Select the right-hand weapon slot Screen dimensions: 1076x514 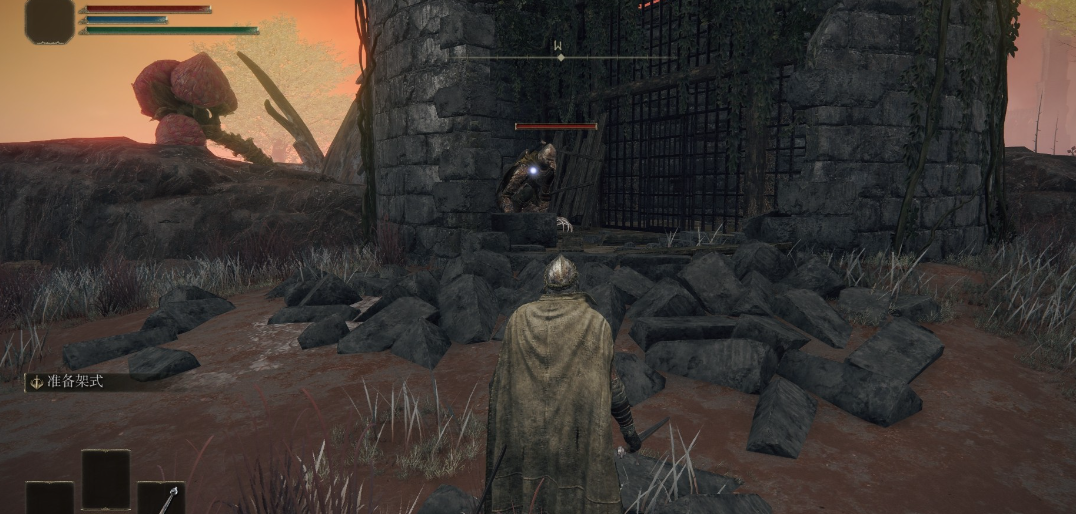click(x=160, y=498)
